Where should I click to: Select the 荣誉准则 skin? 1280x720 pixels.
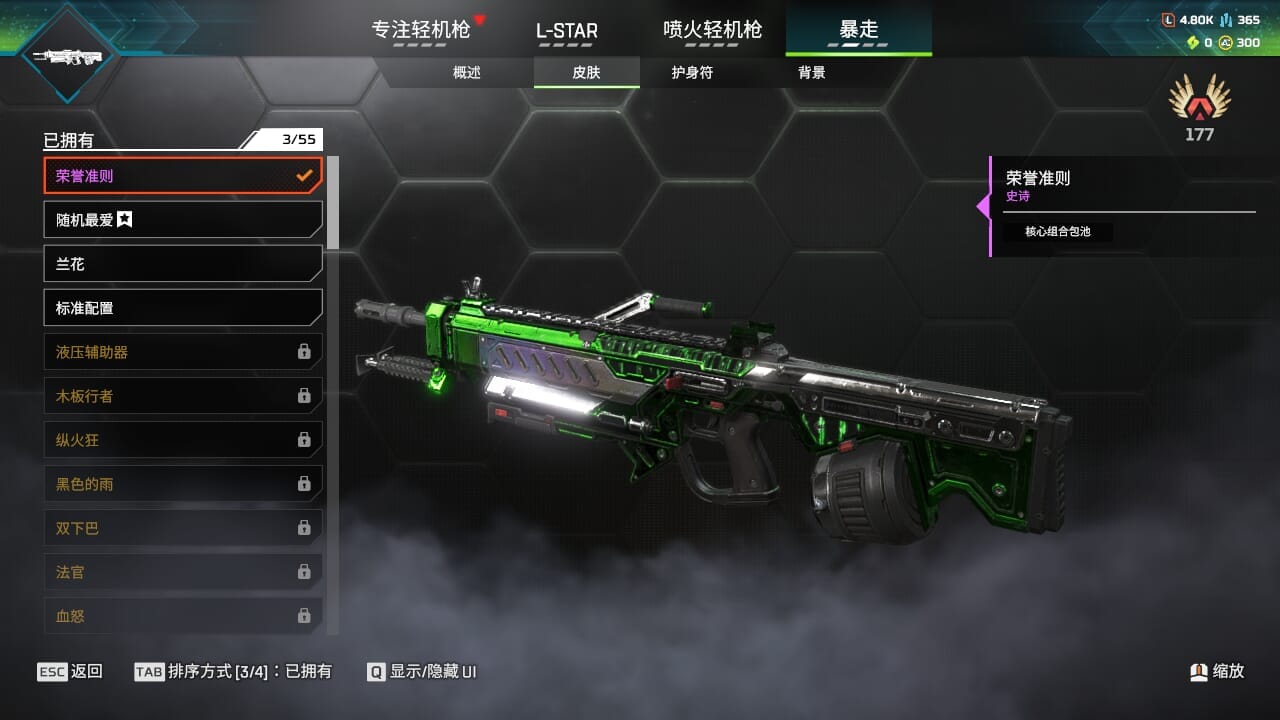tap(183, 176)
